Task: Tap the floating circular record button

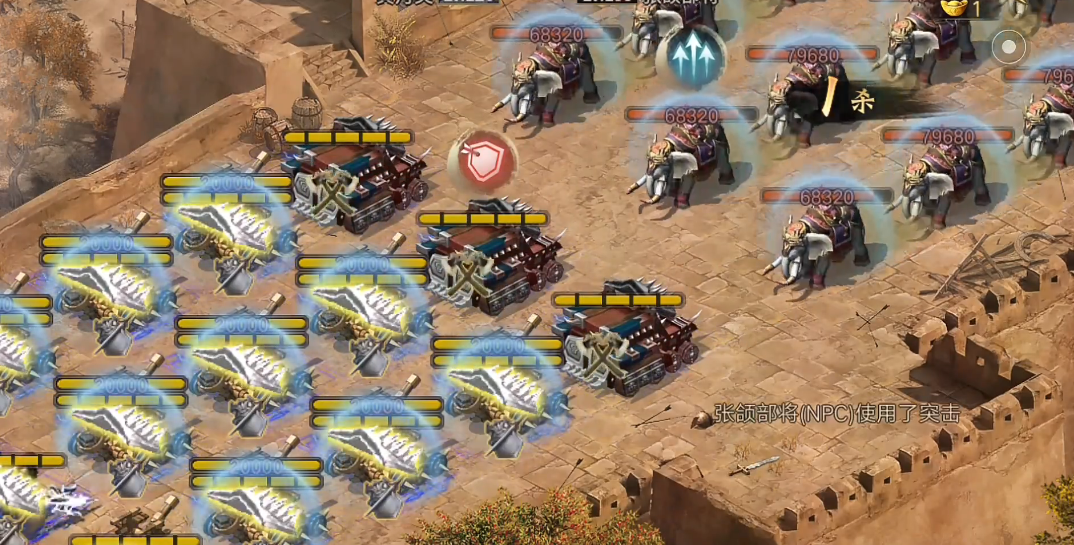Action: (1008, 47)
